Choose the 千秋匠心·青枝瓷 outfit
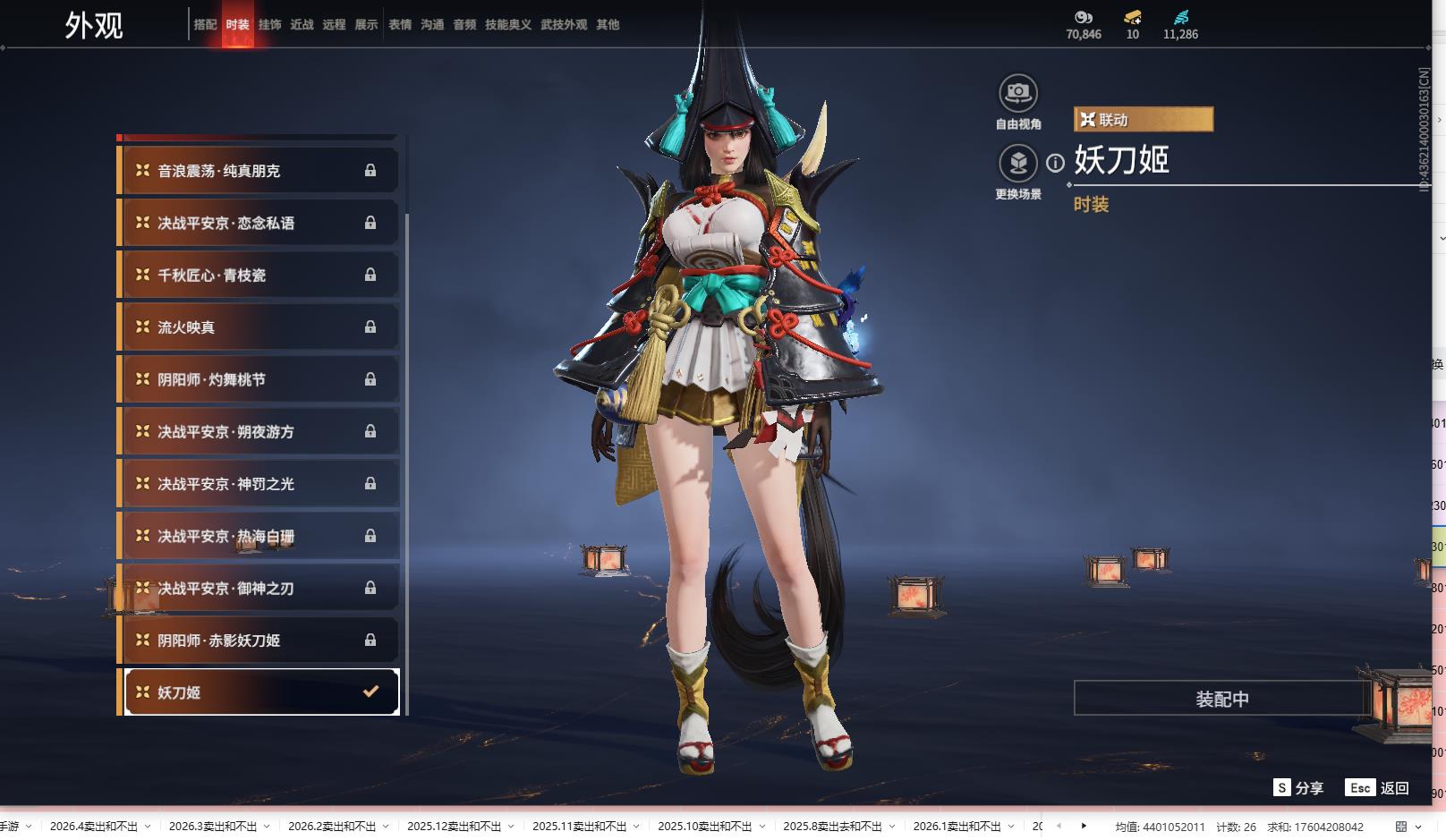Viewport: 1446px width, 840px height. [259, 276]
